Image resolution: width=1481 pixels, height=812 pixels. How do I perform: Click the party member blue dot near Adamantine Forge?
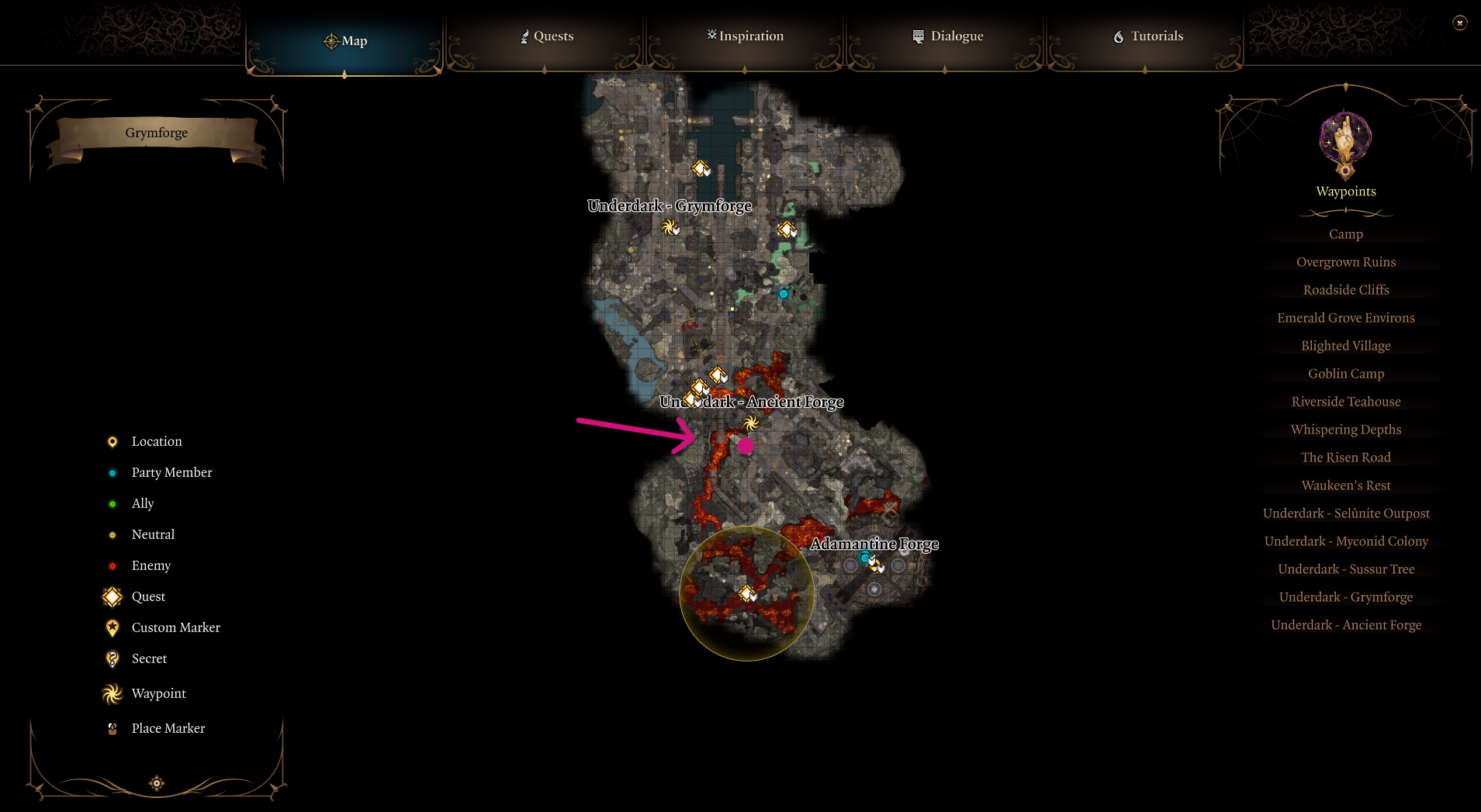coord(863,557)
